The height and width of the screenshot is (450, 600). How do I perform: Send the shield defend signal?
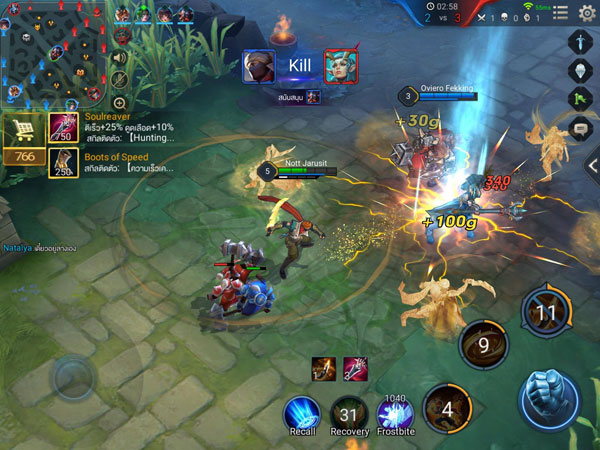[582, 71]
